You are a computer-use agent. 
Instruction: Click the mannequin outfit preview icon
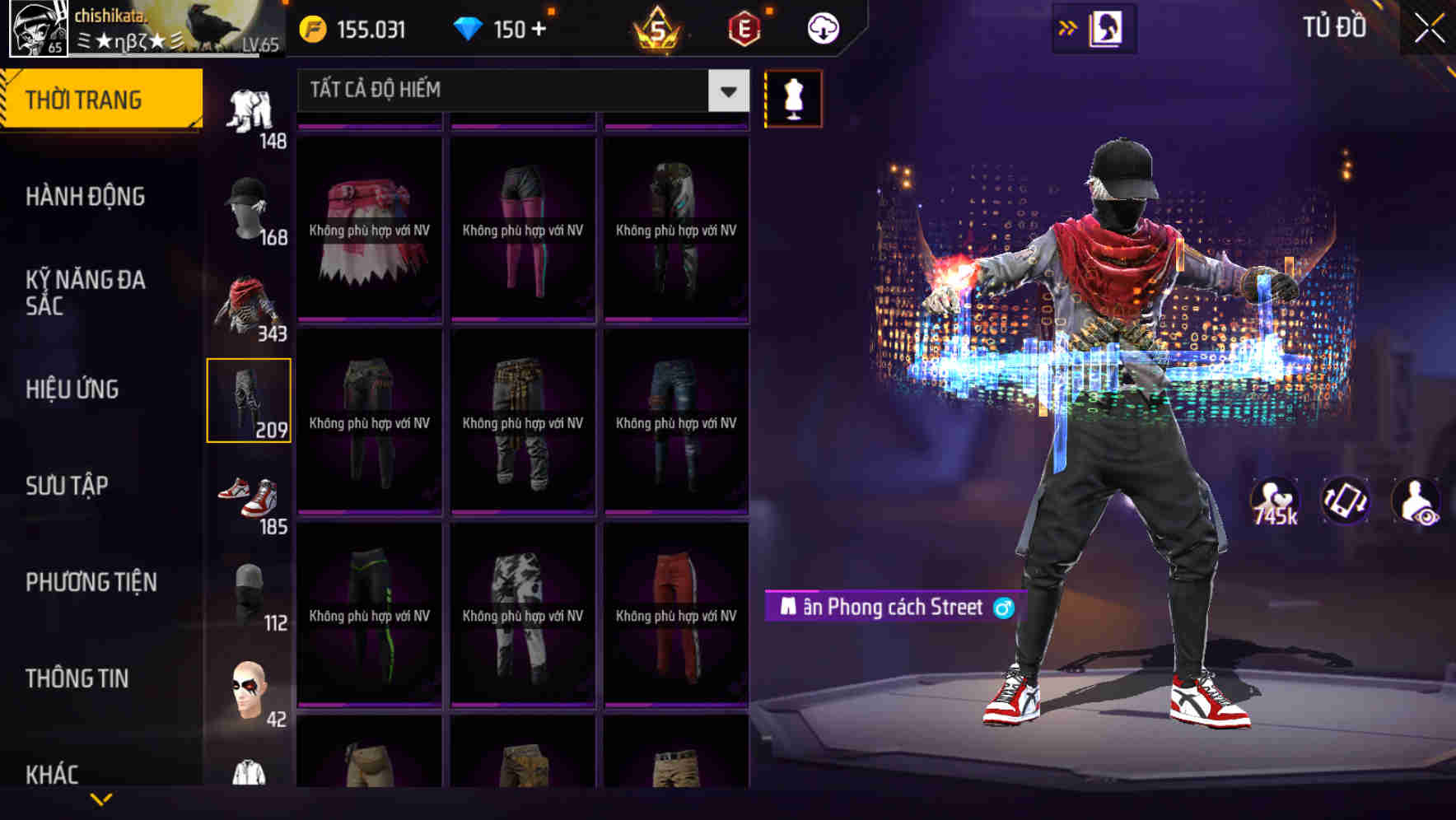(x=793, y=97)
